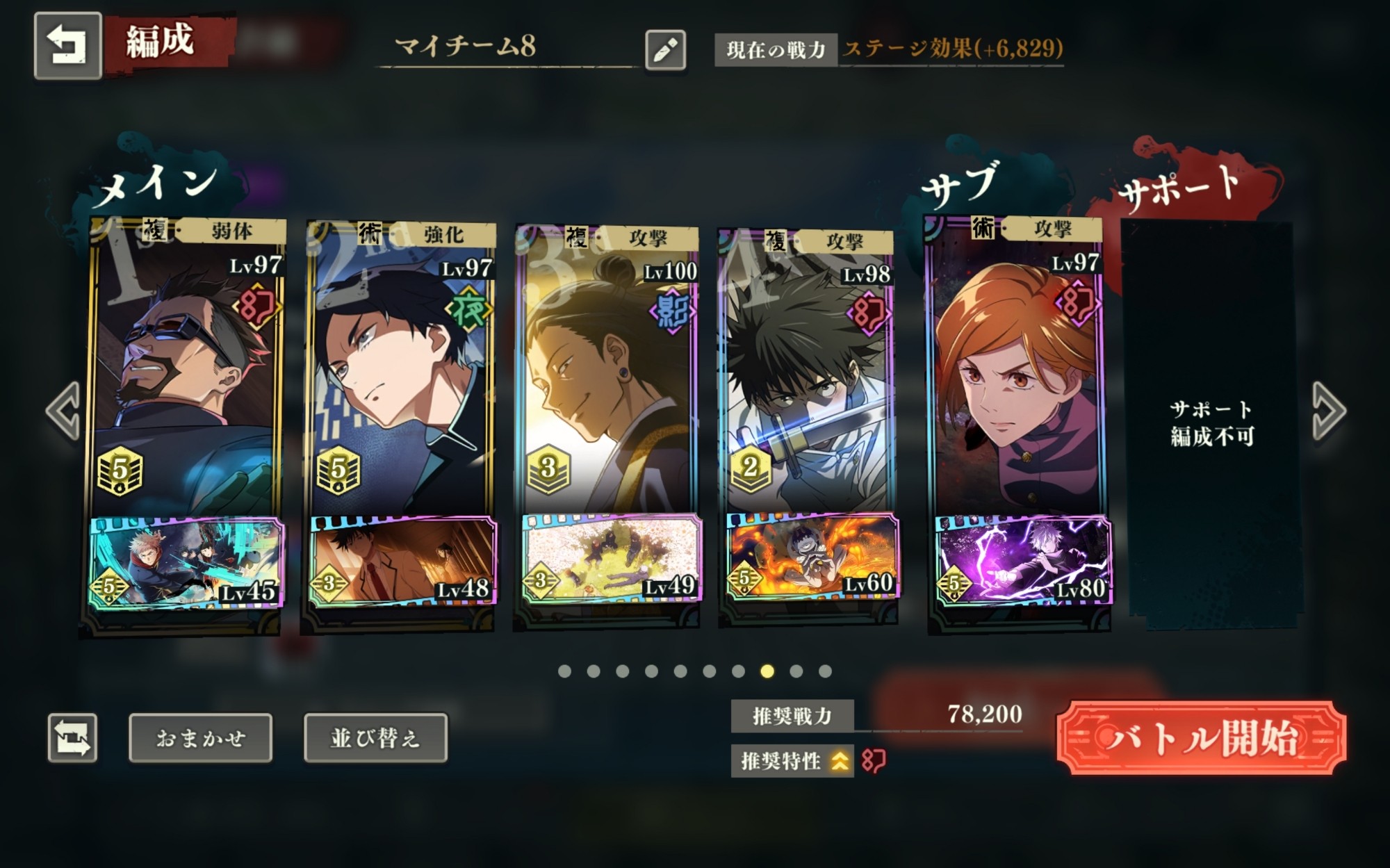1390x868 pixels.
Task: Choose the Lv100 character with hair bun
Action: [607, 368]
